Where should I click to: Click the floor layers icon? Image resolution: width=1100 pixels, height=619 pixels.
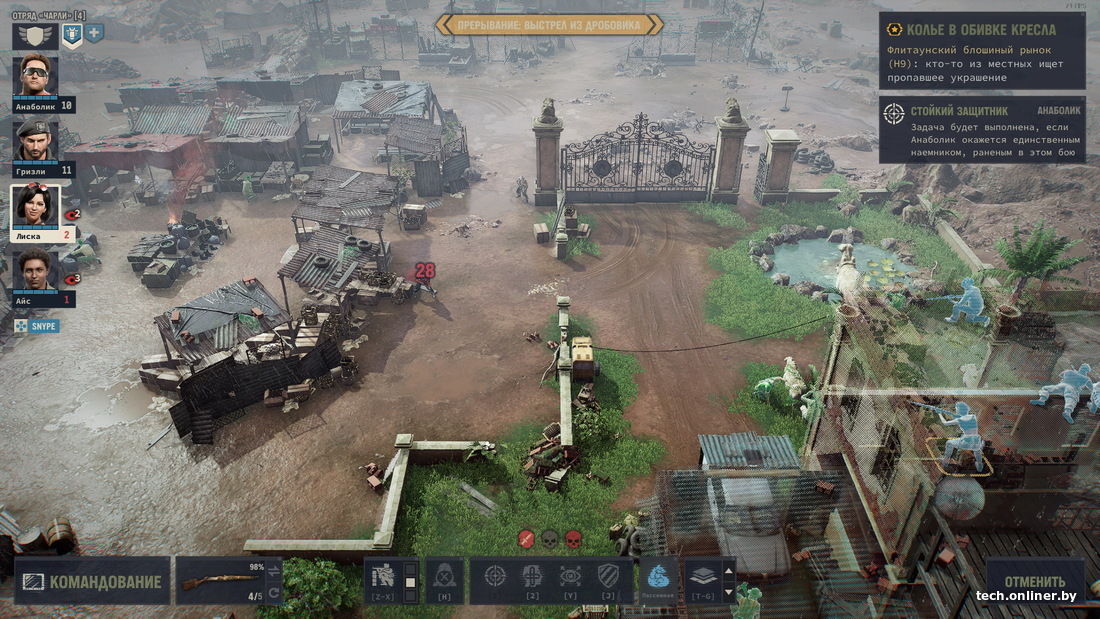[702, 577]
